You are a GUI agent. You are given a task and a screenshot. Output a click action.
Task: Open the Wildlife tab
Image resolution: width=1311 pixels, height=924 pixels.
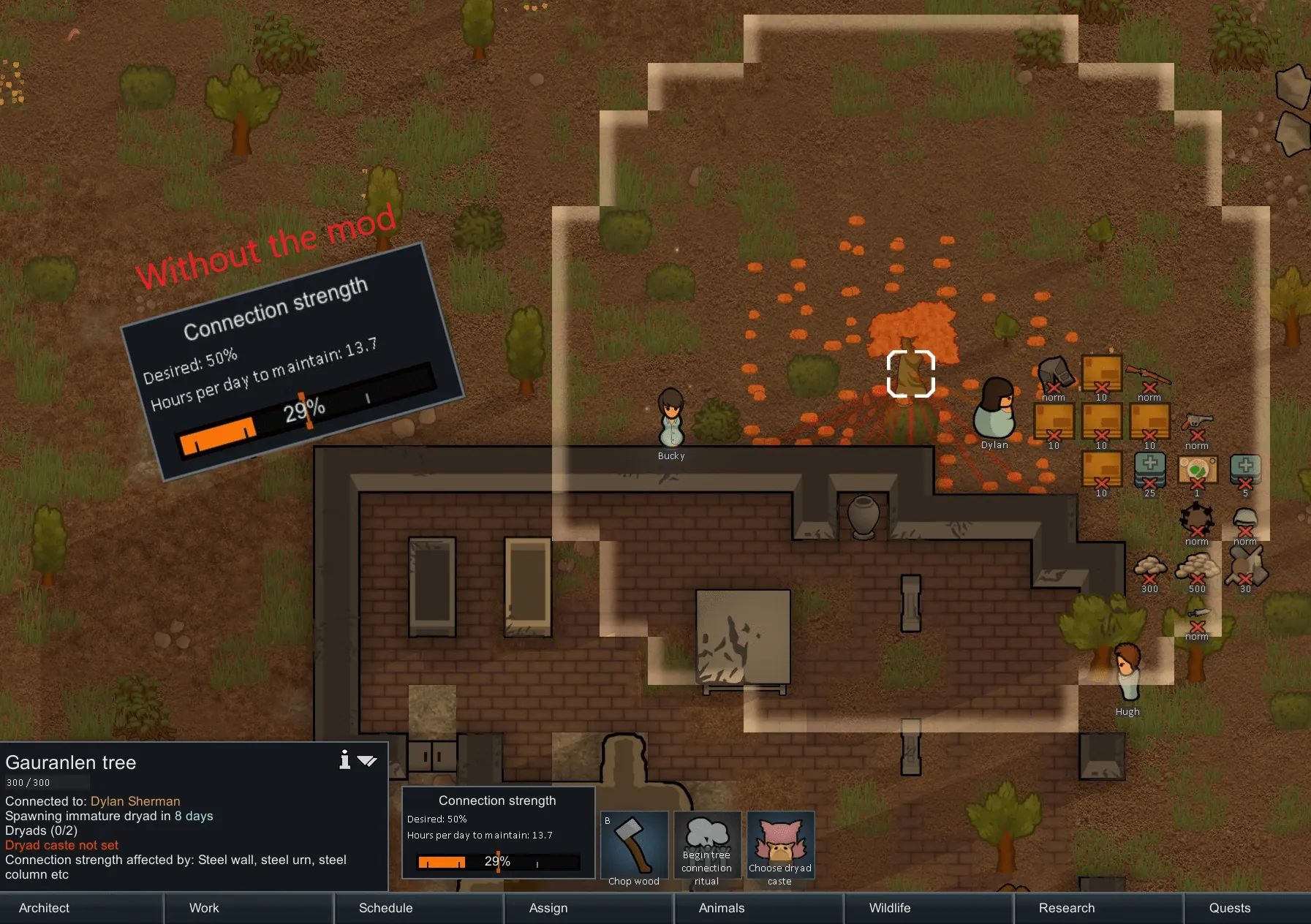tap(890, 908)
